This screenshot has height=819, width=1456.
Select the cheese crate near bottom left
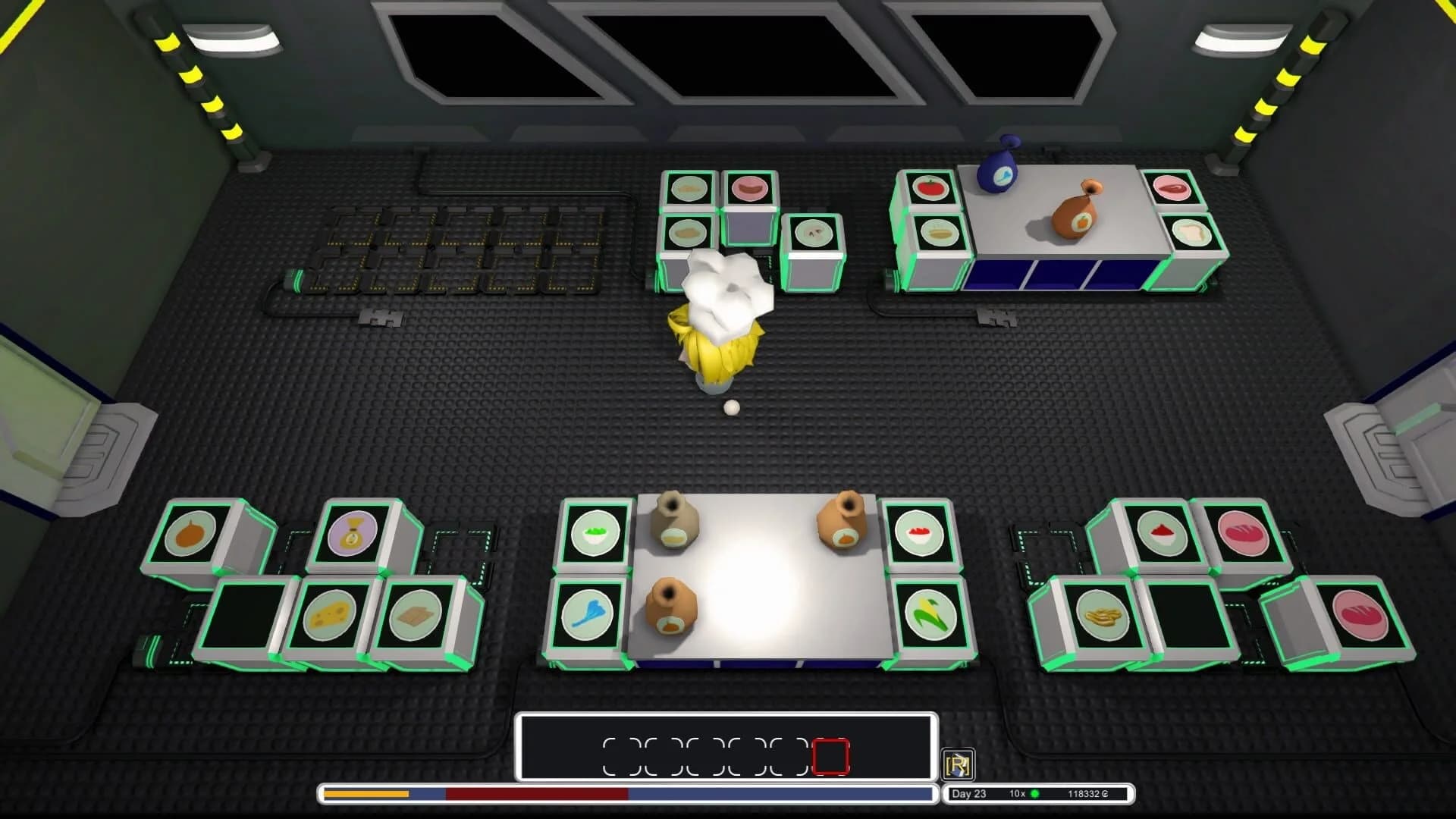click(330, 616)
